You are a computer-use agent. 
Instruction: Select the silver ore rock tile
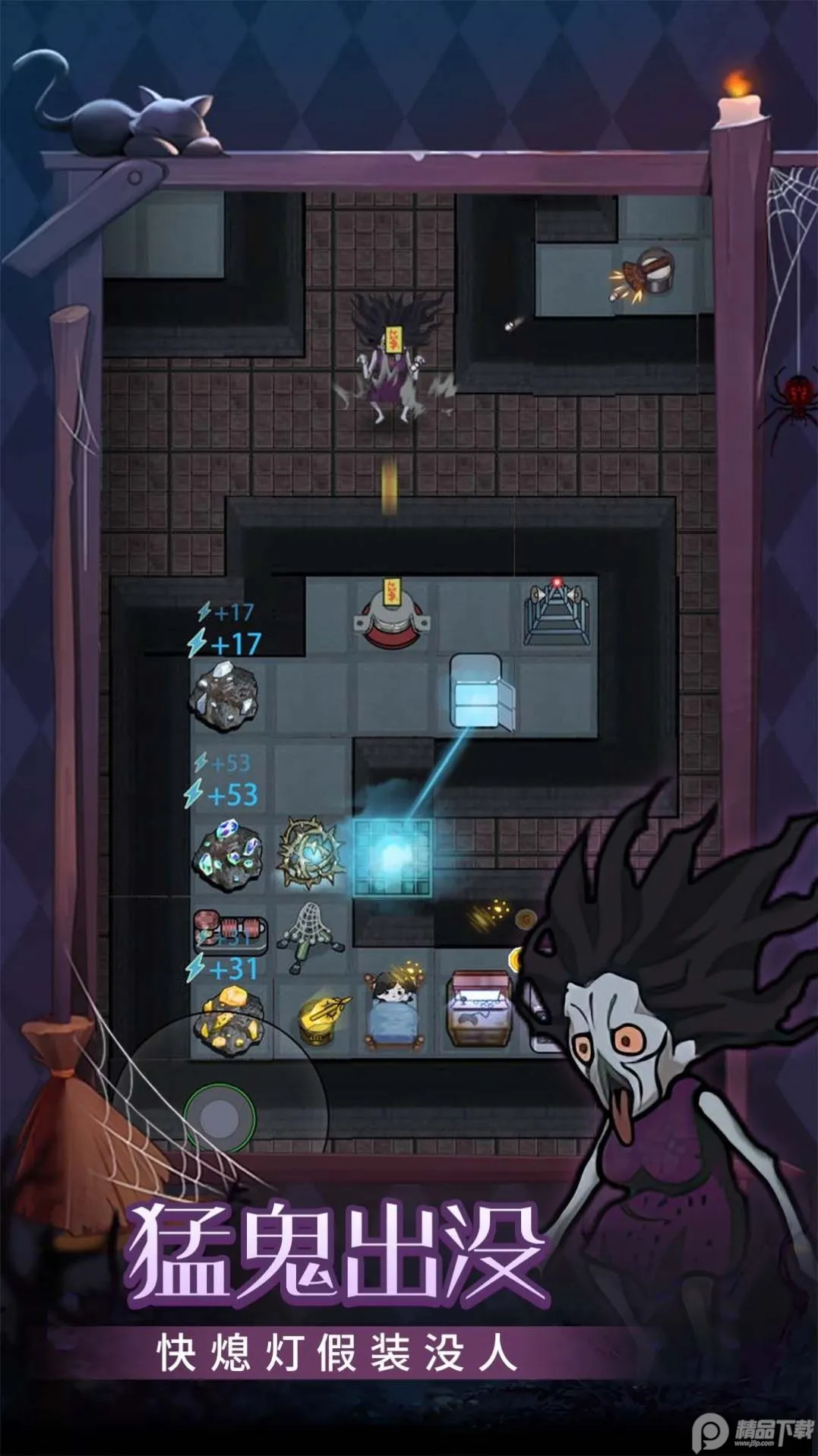tap(225, 694)
